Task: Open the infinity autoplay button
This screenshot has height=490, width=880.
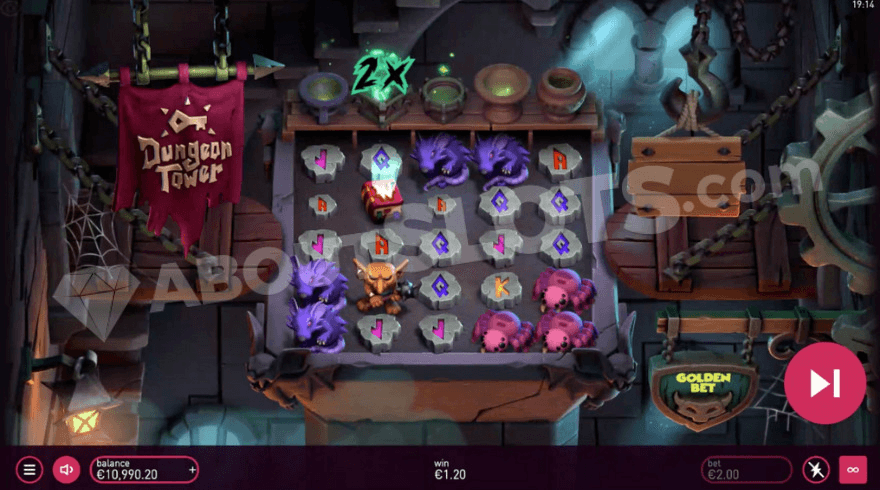Action: (853, 469)
